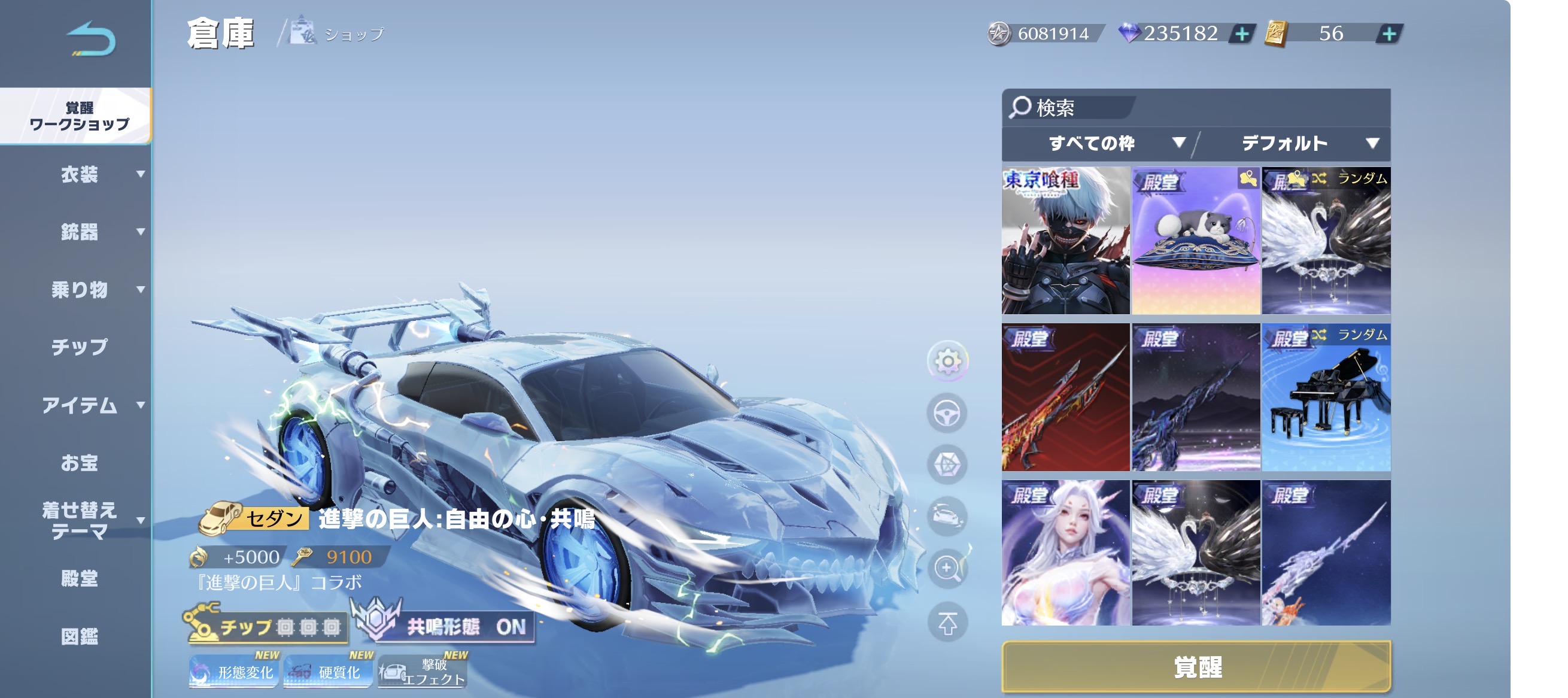Open the 乗り物 vehicle category

[x=79, y=289]
